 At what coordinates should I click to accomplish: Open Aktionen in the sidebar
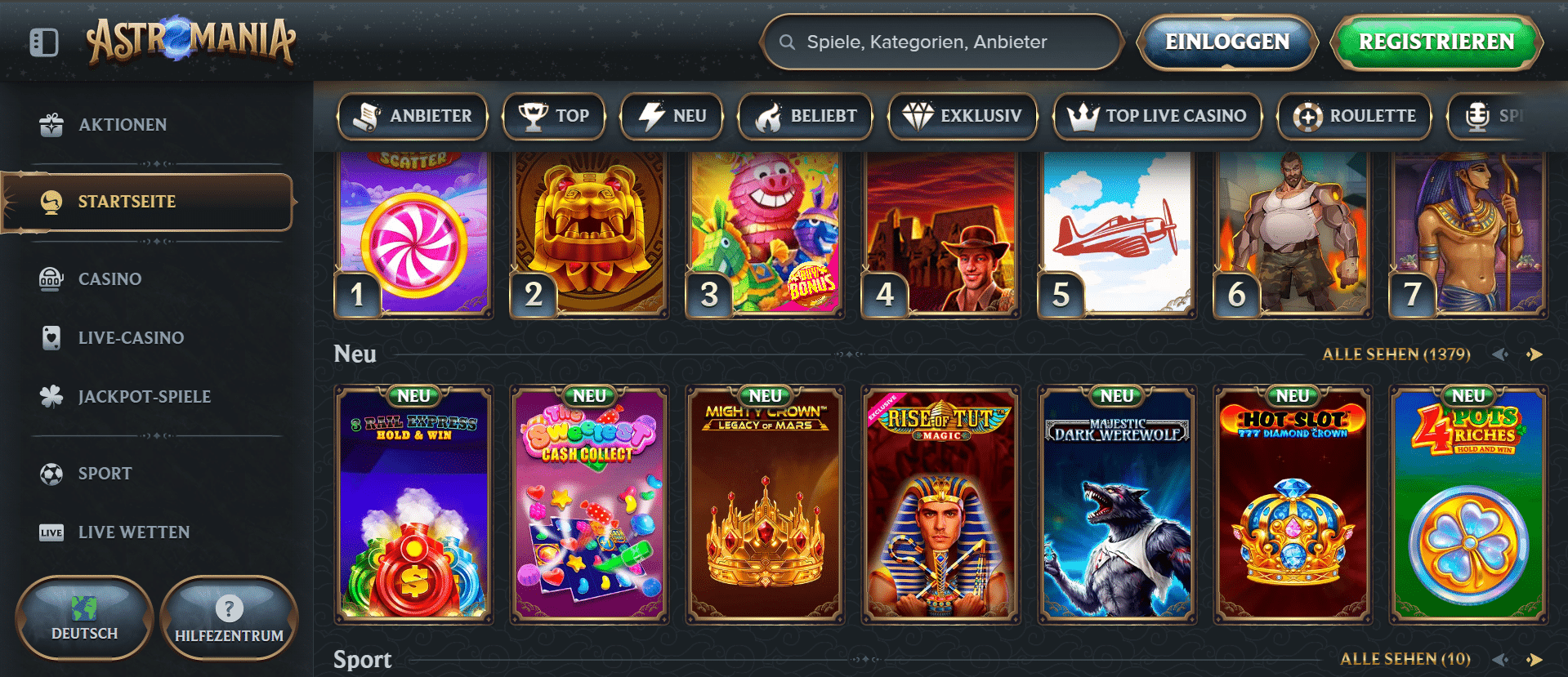pyautogui.click(x=123, y=125)
